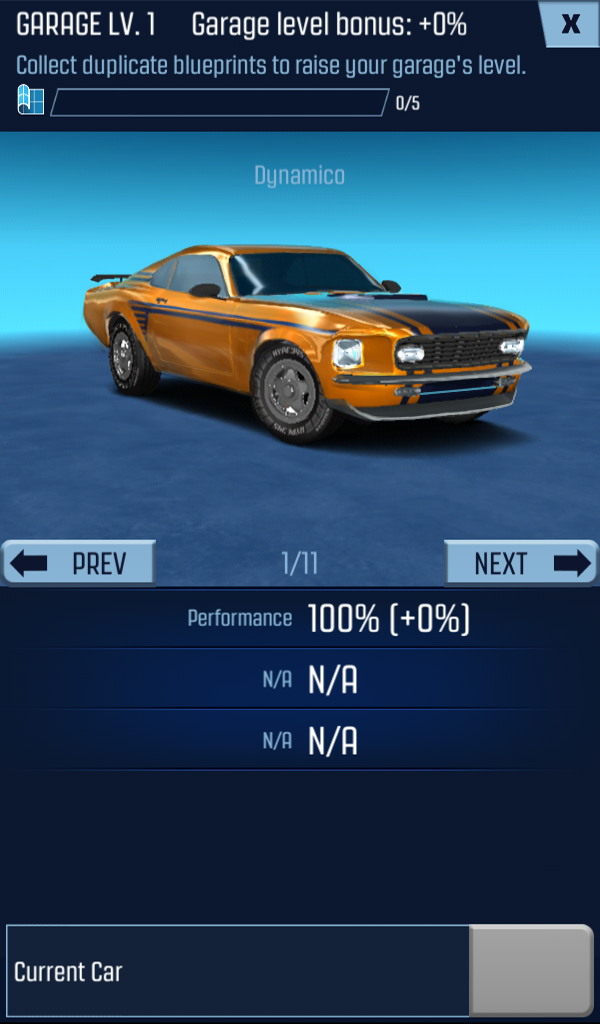Go to the previous car with PREV
The width and height of the screenshot is (600, 1024).
79,563
